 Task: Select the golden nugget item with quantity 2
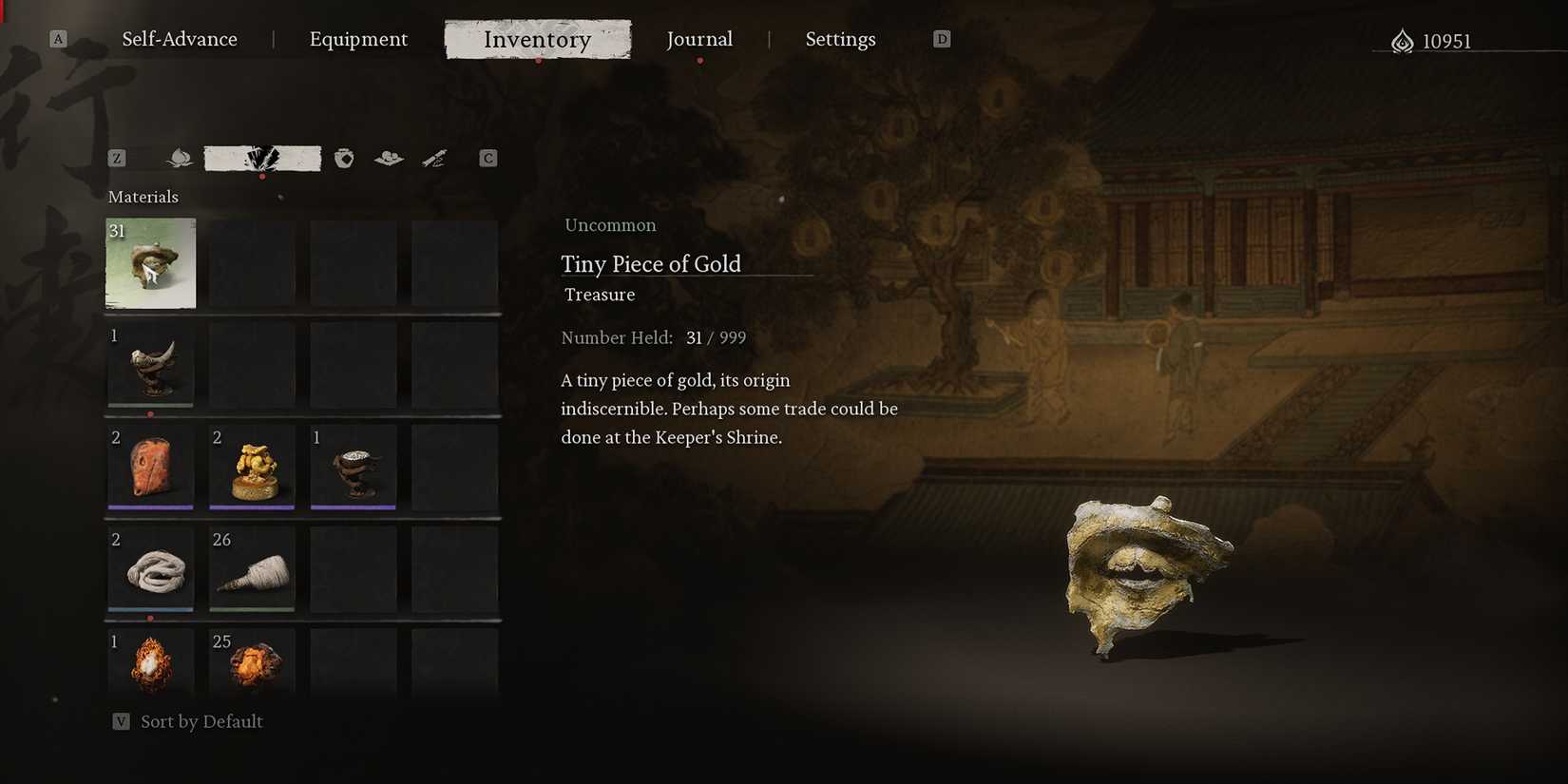coord(252,468)
